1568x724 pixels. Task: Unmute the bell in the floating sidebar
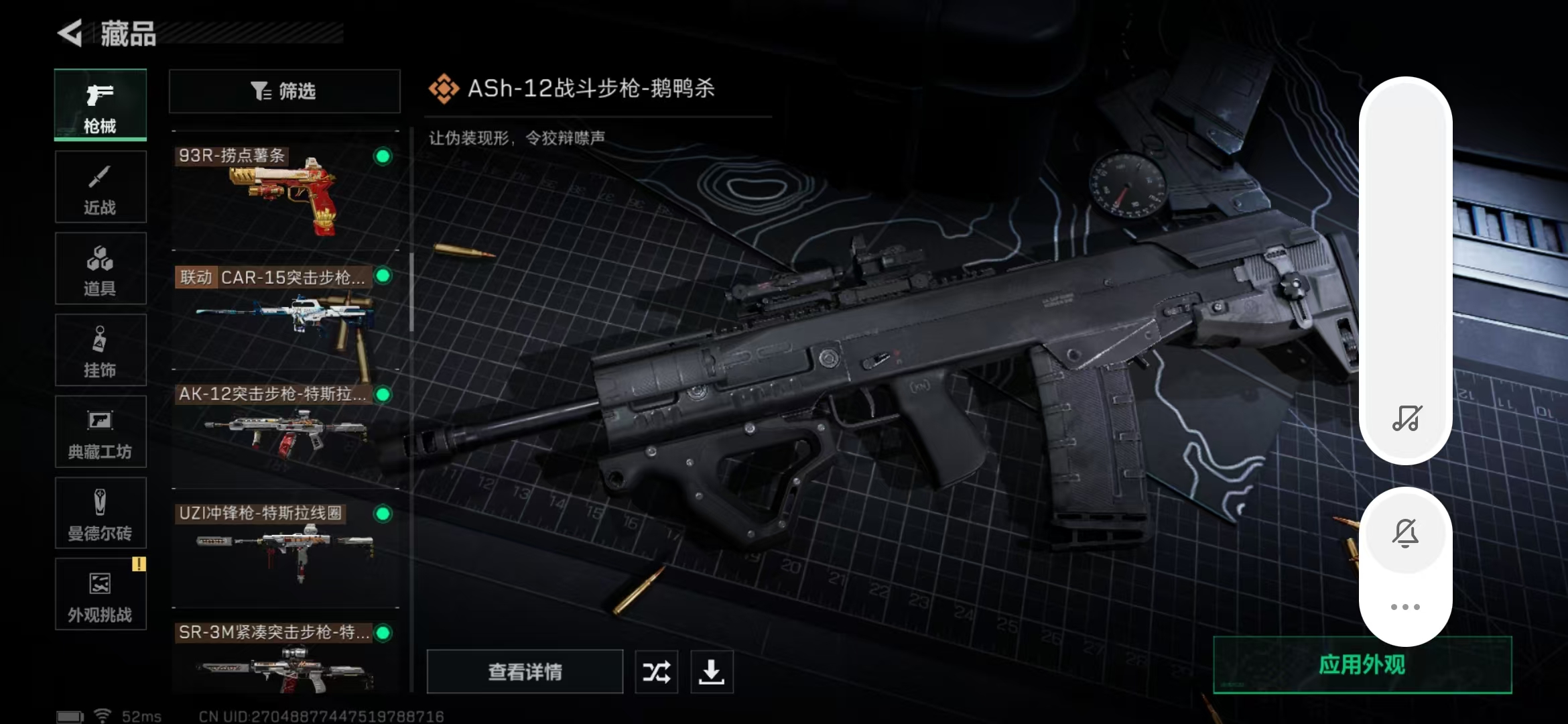(x=1407, y=533)
